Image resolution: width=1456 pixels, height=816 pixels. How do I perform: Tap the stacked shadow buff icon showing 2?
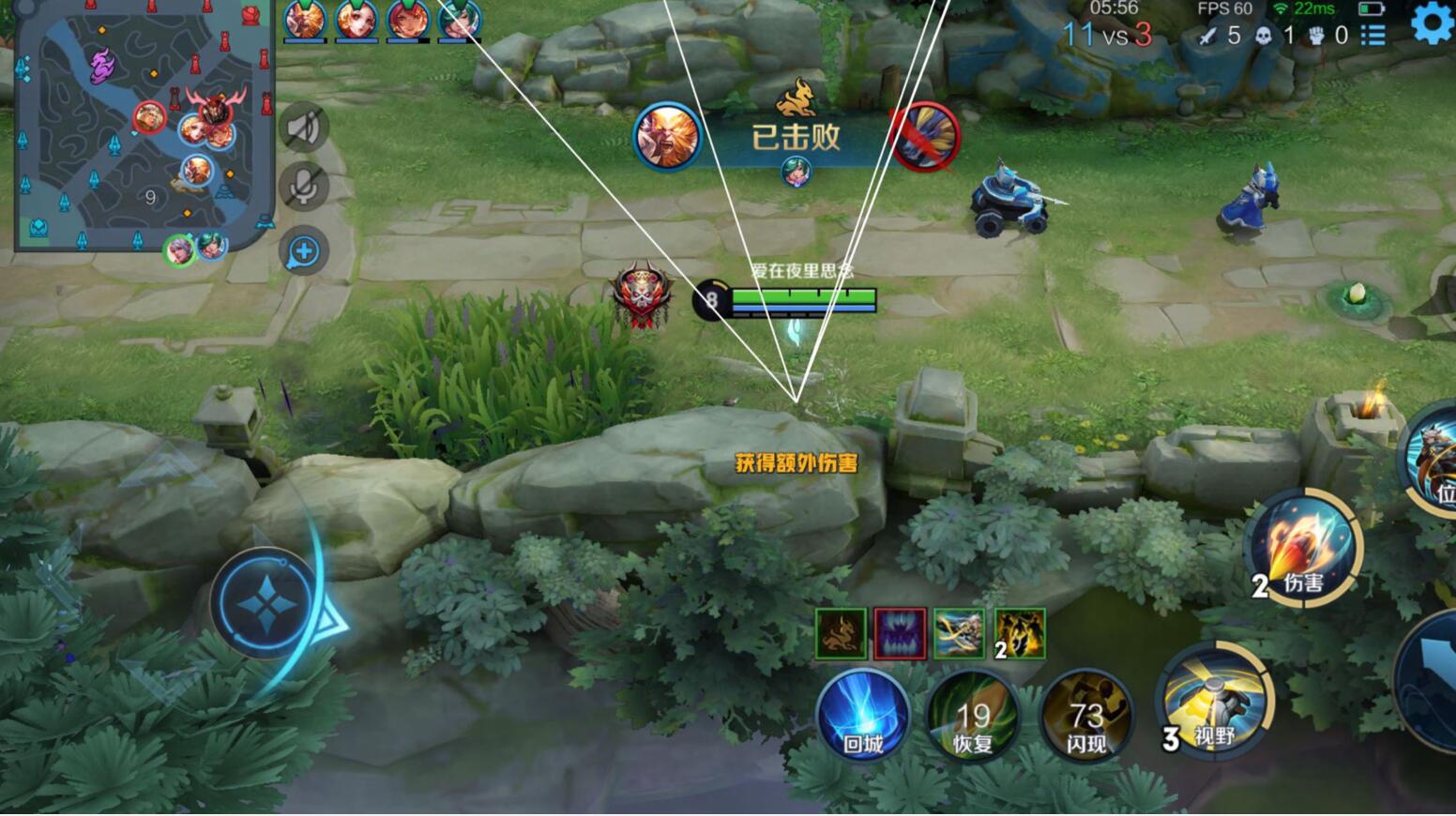pos(1021,633)
